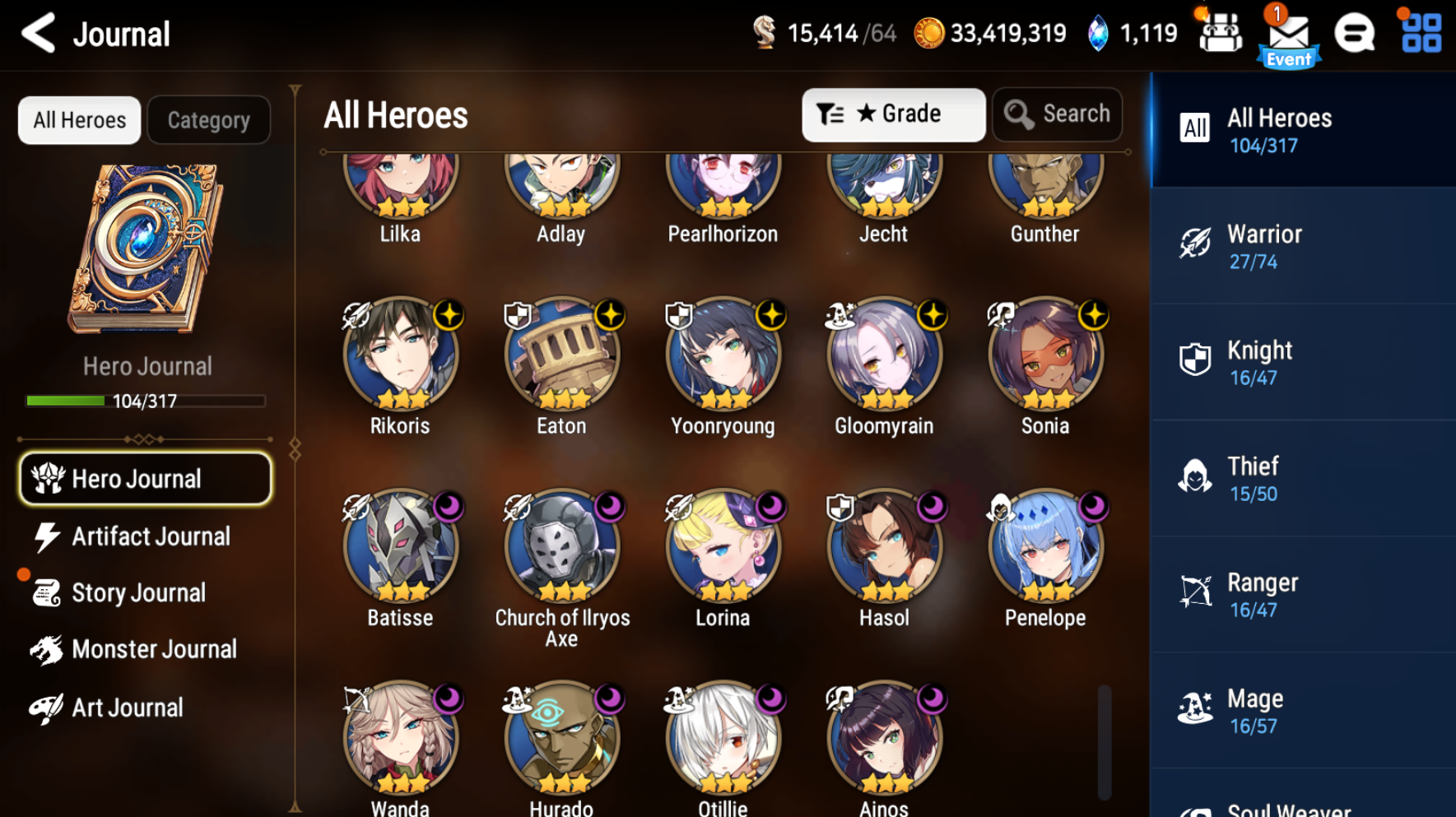Screen dimensions: 1456x817
Task: Go back using the Journal back arrow
Action: (37, 35)
